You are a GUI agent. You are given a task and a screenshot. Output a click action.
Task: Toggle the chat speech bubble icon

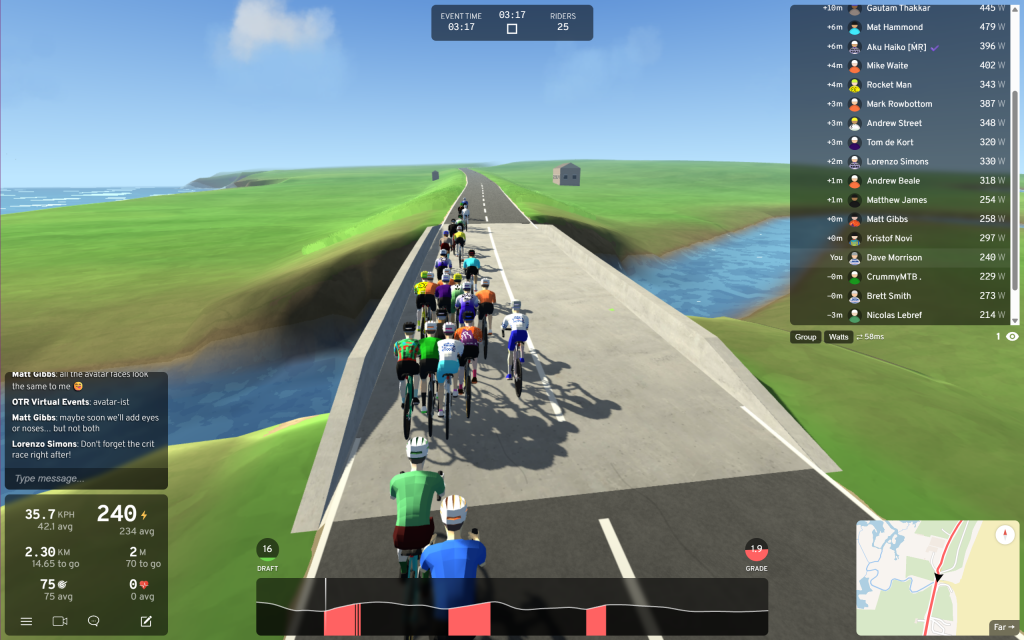[94, 621]
